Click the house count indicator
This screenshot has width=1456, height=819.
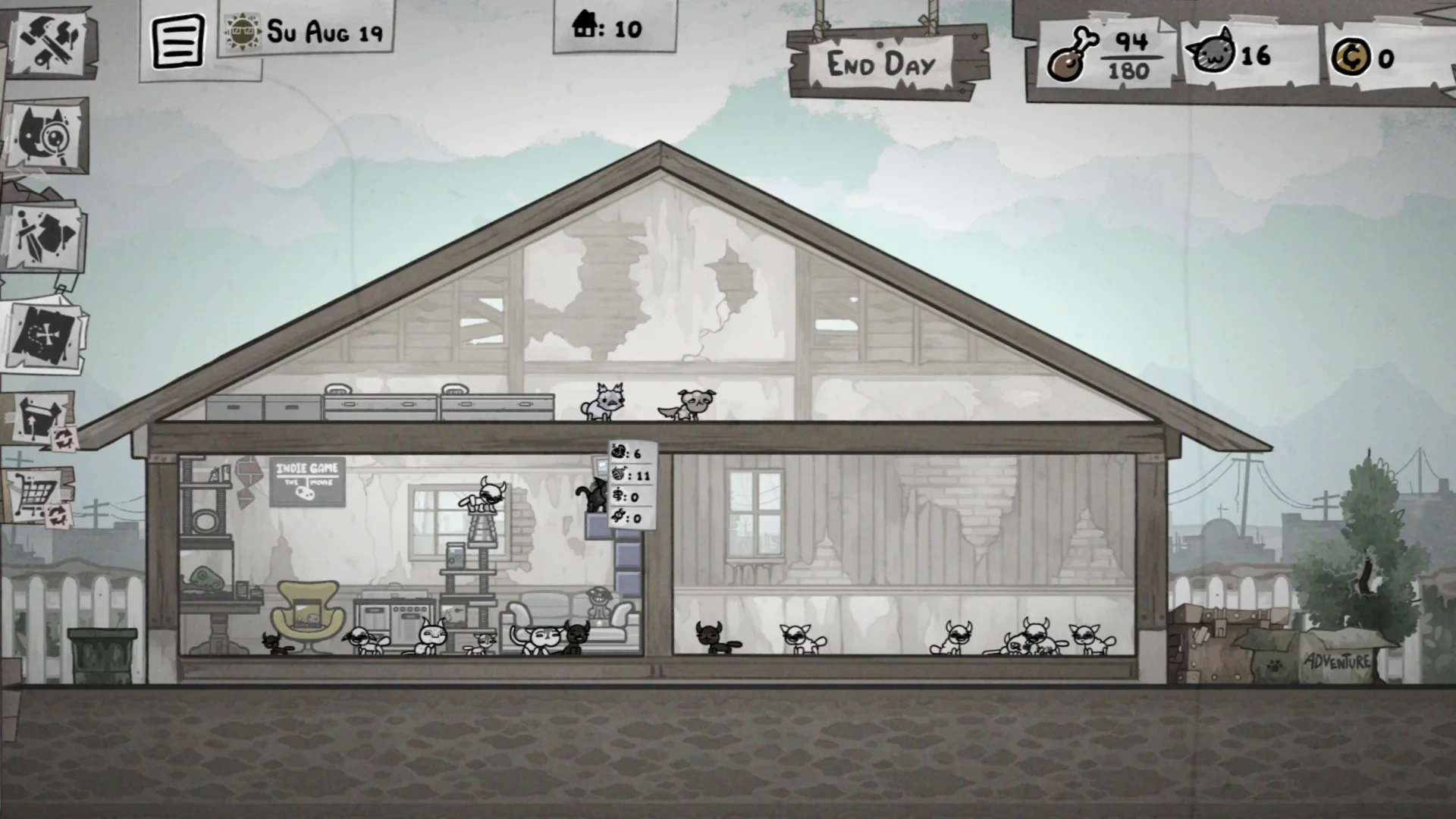pyautogui.click(x=607, y=28)
